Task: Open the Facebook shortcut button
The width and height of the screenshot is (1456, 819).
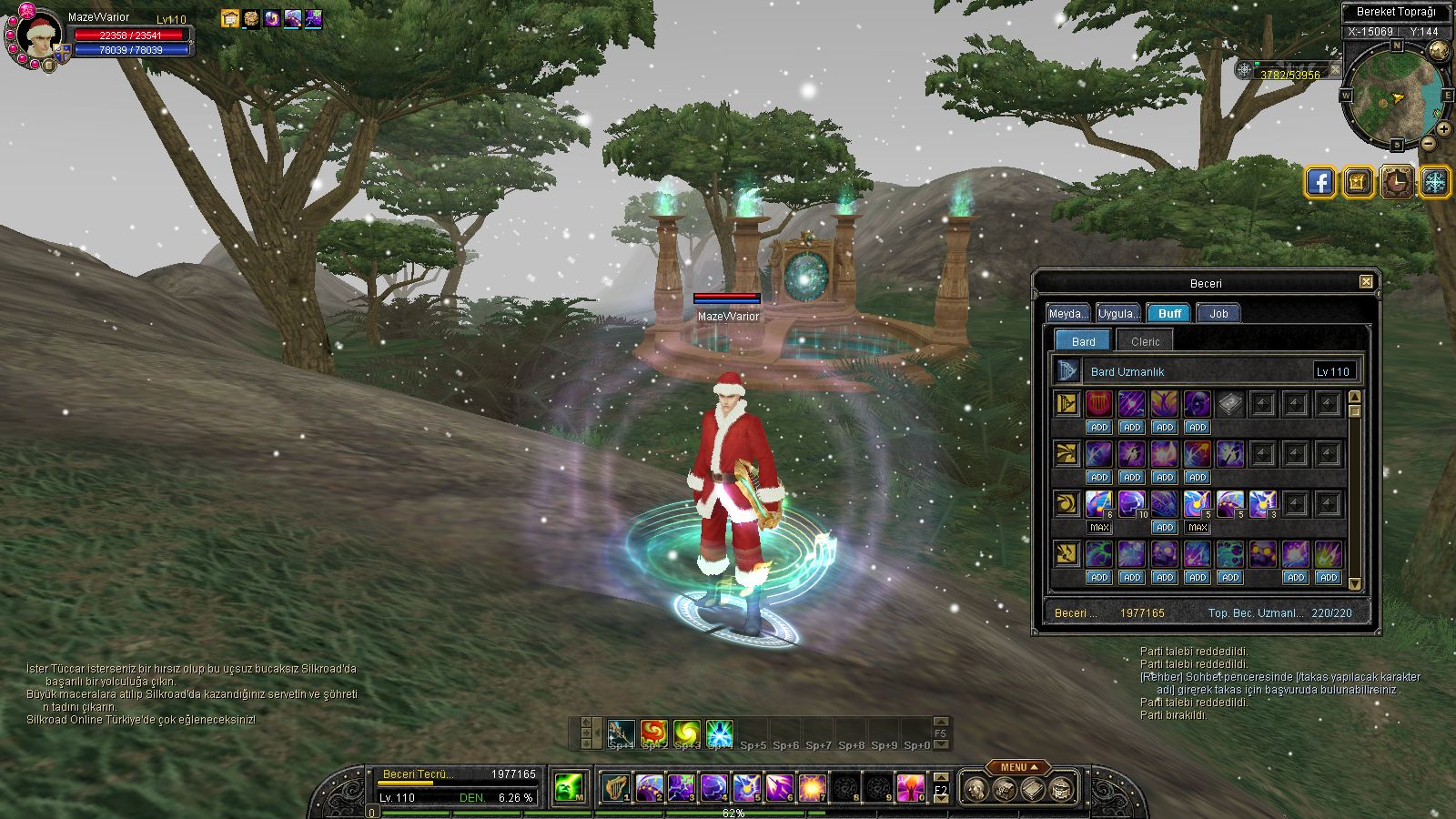Action: (x=1320, y=182)
